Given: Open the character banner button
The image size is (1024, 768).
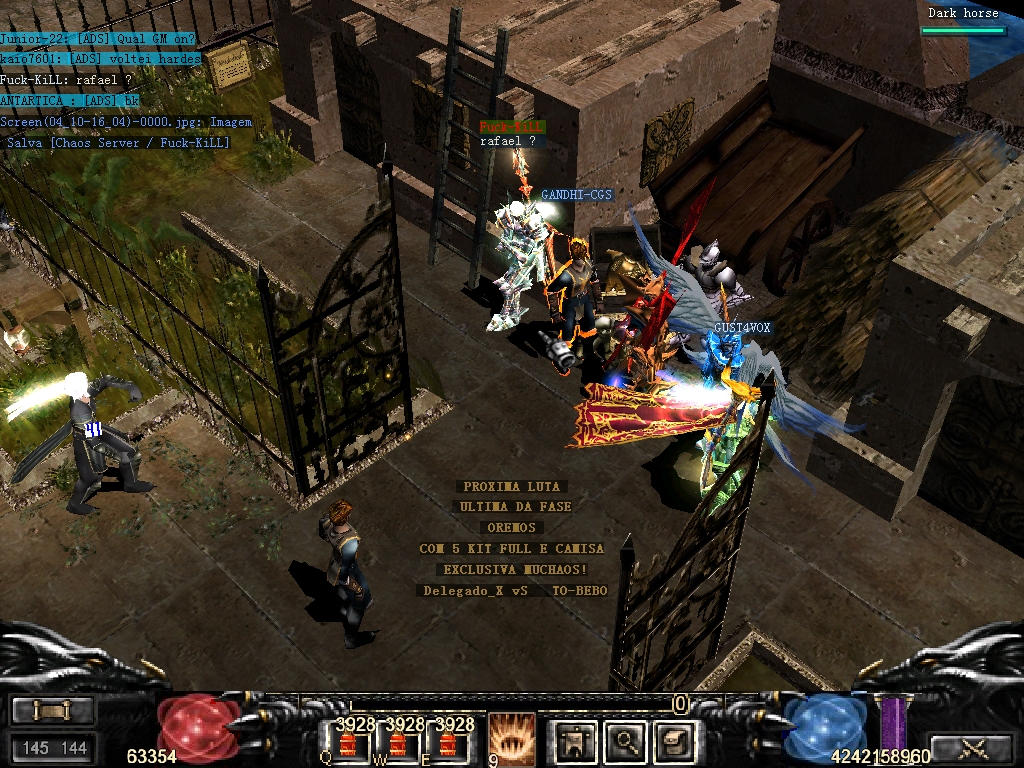Looking at the screenshot, I should 575,741.
